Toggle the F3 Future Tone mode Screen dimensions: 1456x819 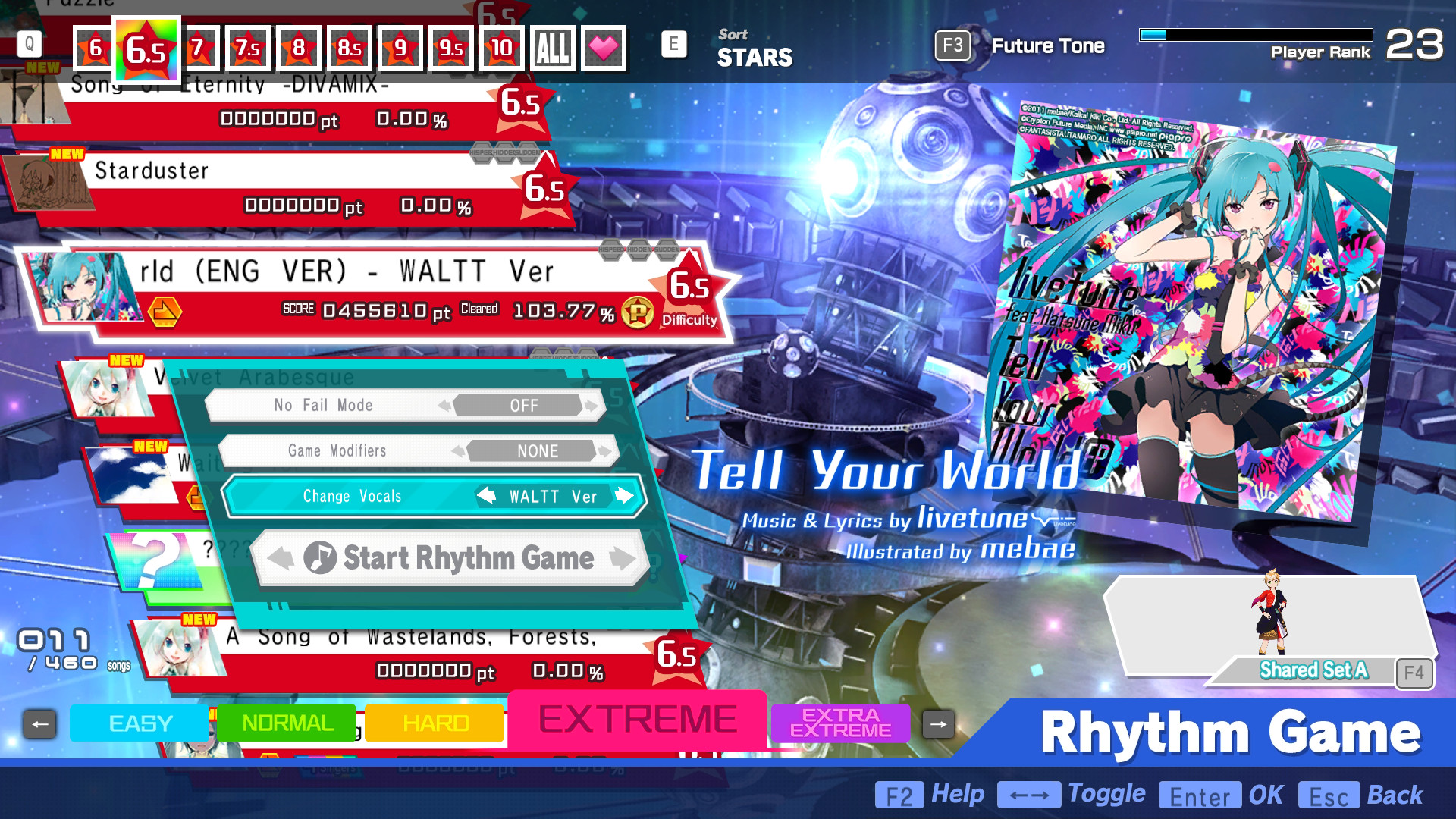tap(953, 45)
